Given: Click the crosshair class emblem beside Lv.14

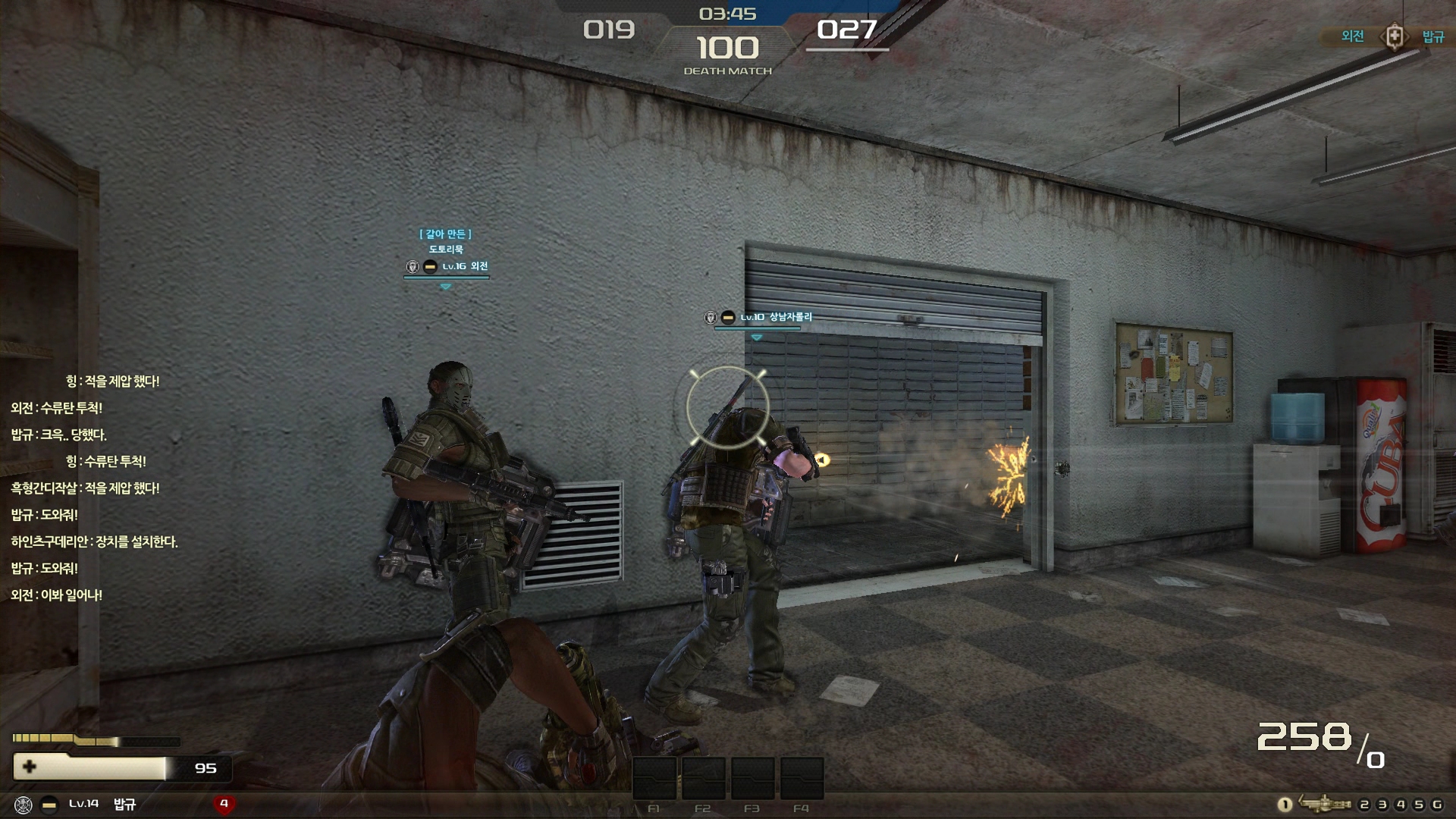Looking at the screenshot, I should tap(24, 805).
